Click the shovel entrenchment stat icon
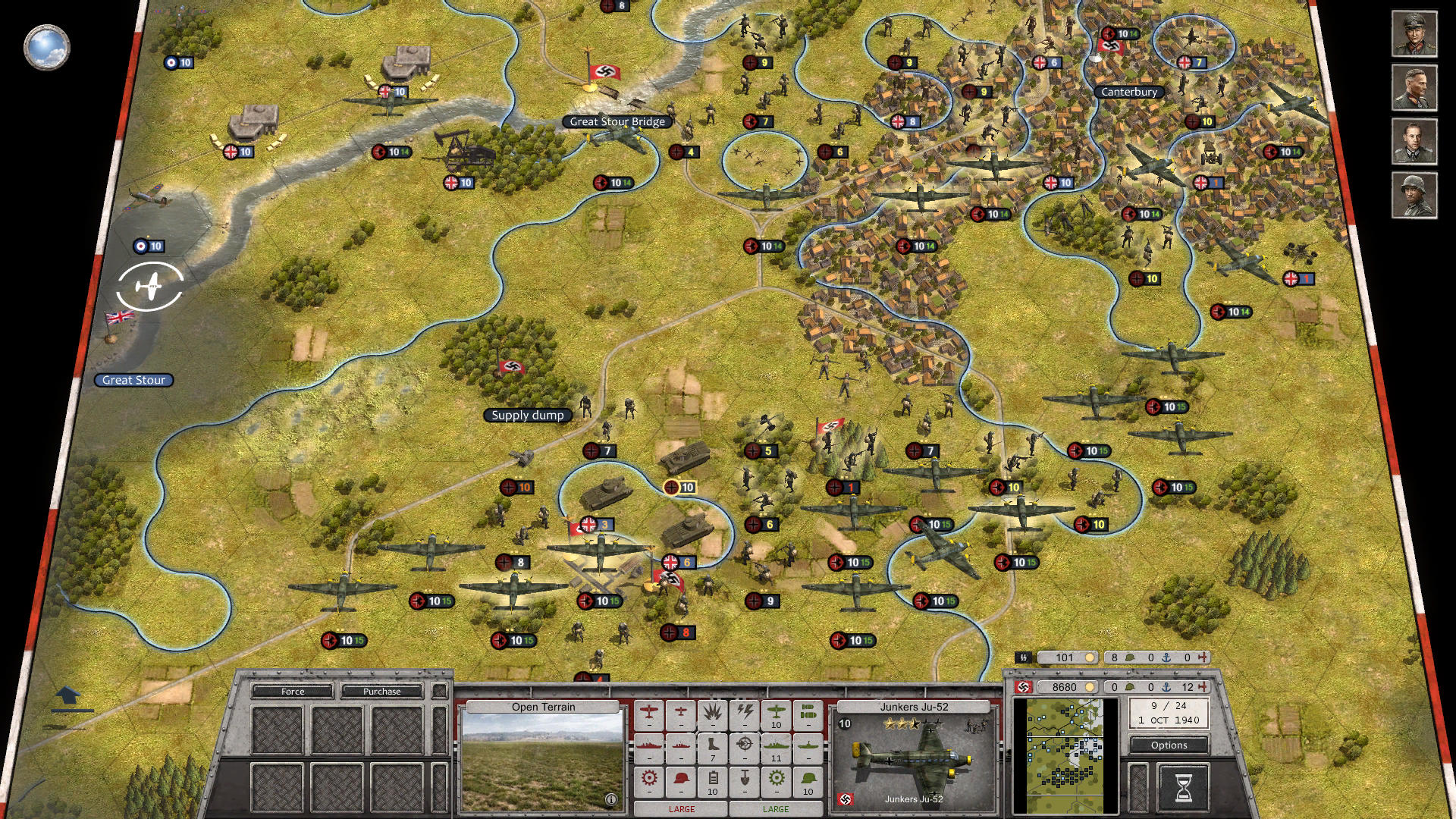1456x819 pixels. [745, 779]
